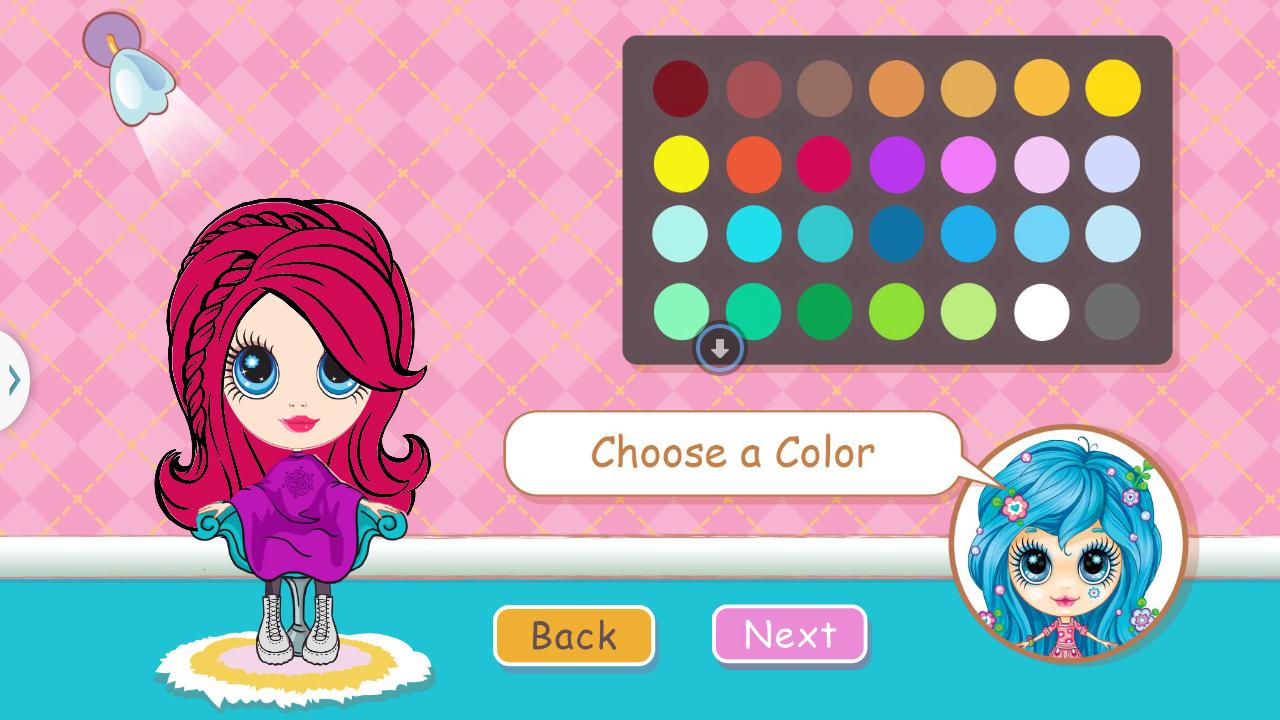Pick the dark gray color swatch

(x=1113, y=310)
